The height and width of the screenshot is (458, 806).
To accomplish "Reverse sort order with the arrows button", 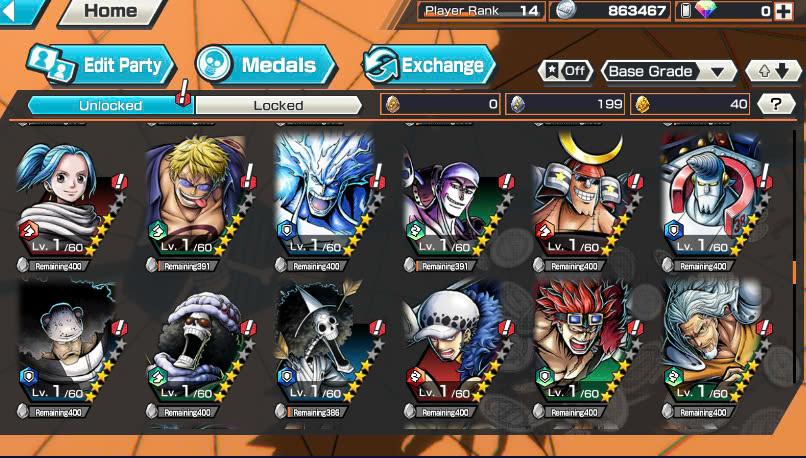I will (x=774, y=72).
